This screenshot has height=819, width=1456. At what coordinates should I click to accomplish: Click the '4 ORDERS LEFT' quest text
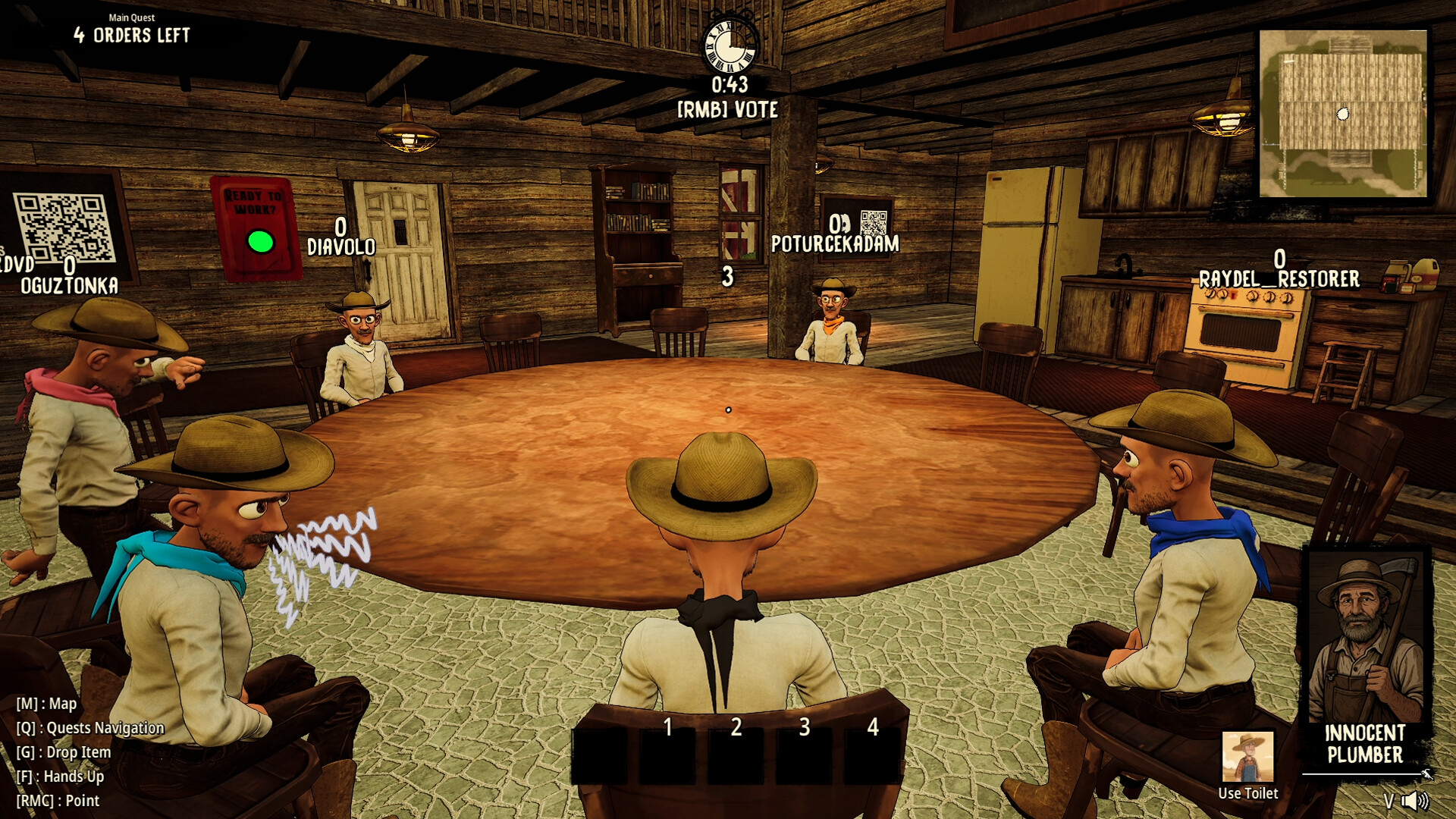[132, 33]
